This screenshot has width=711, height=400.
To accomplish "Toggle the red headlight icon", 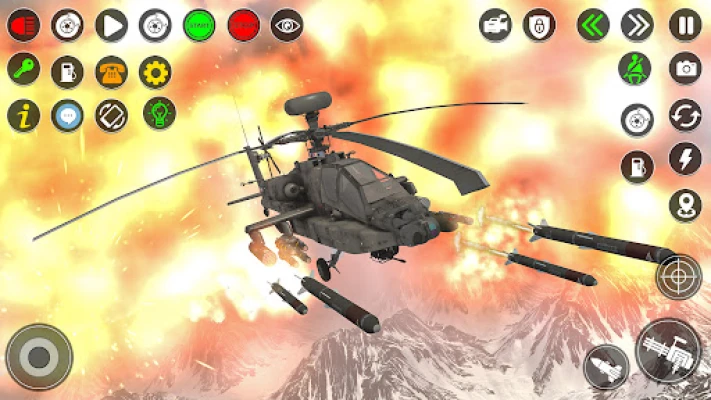I will point(23,25).
